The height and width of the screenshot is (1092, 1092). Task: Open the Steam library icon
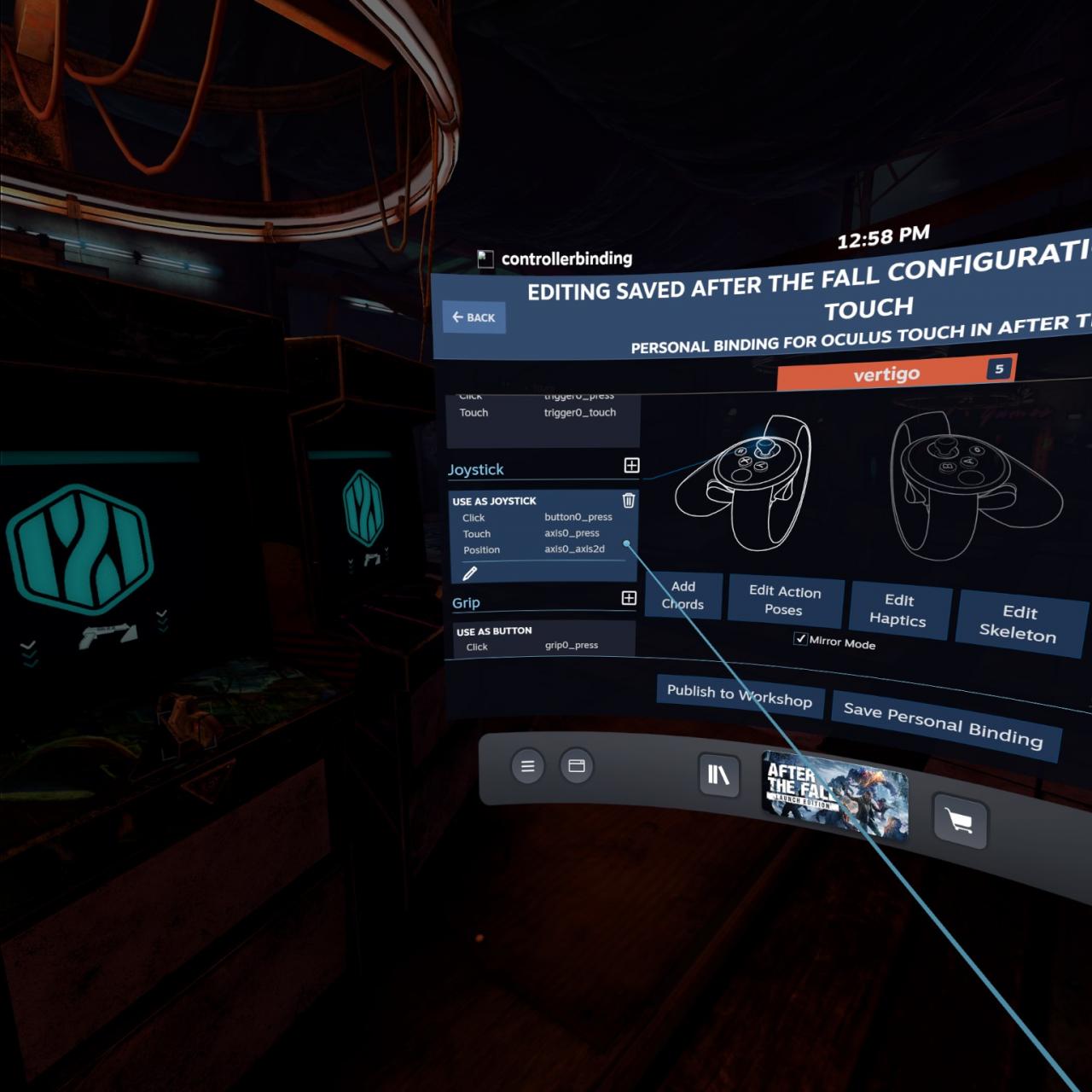point(718,775)
